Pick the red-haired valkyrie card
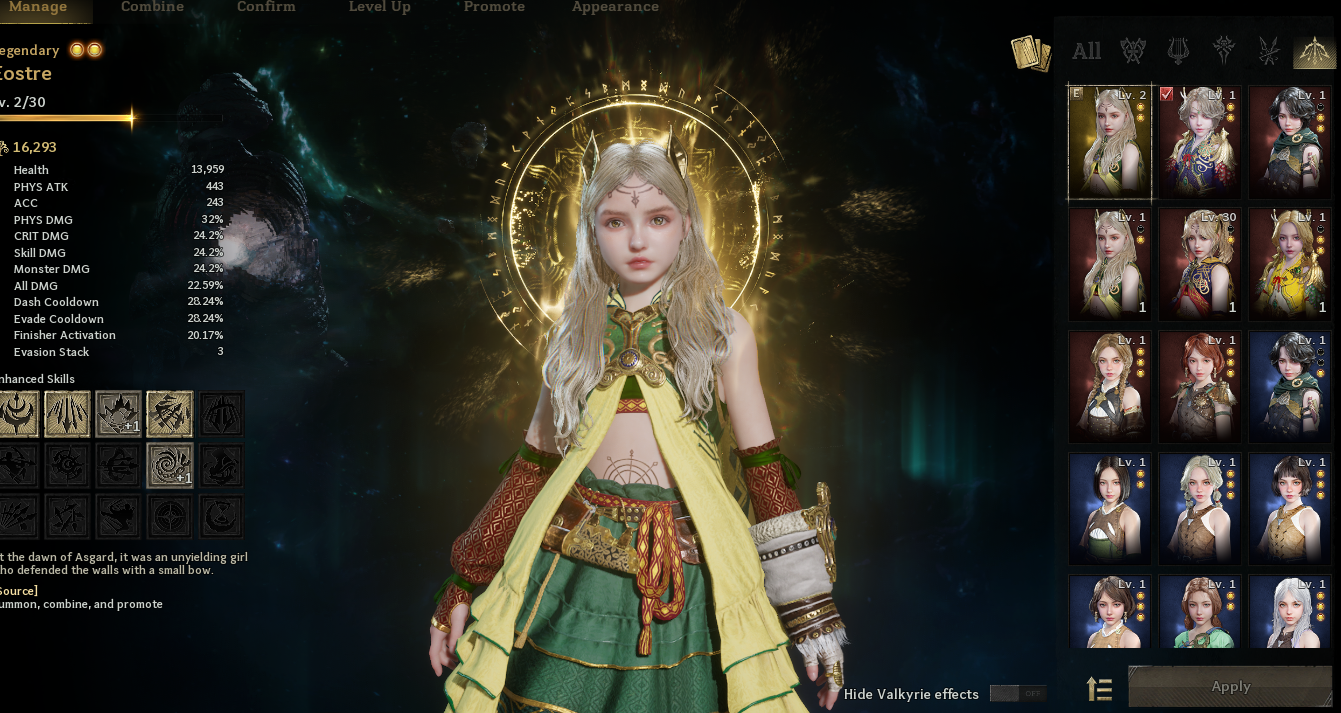 click(1199, 386)
